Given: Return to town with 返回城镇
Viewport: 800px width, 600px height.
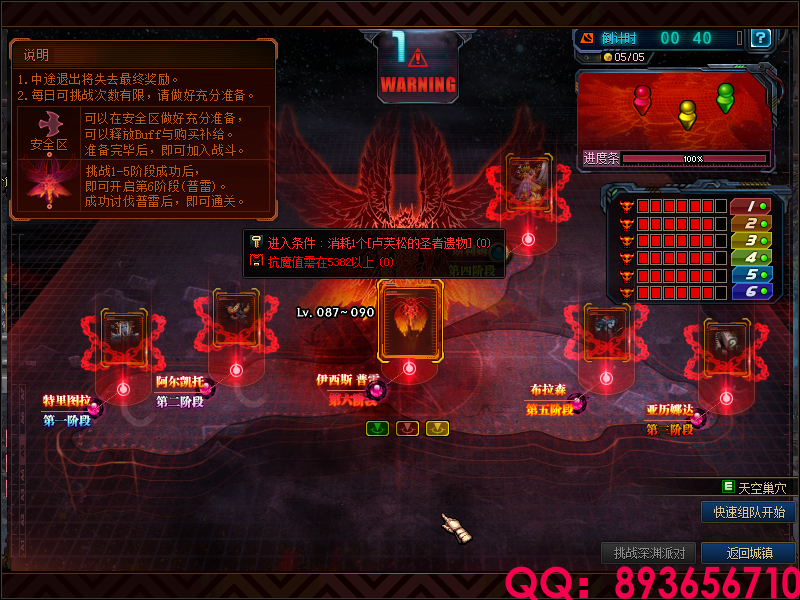Looking at the screenshot, I should [x=749, y=553].
